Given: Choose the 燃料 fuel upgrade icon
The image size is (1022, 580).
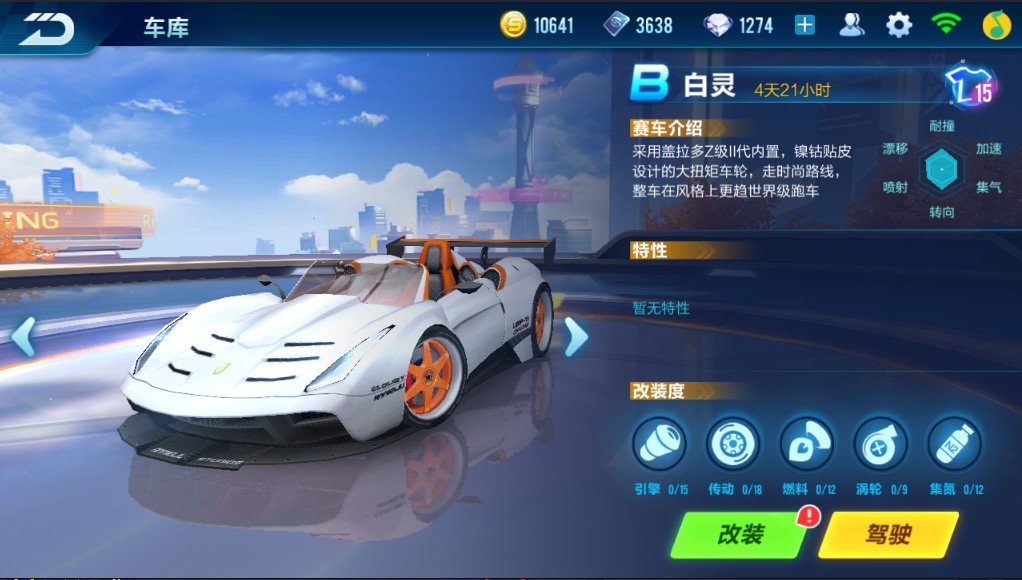Looking at the screenshot, I should tap(807, 443).
